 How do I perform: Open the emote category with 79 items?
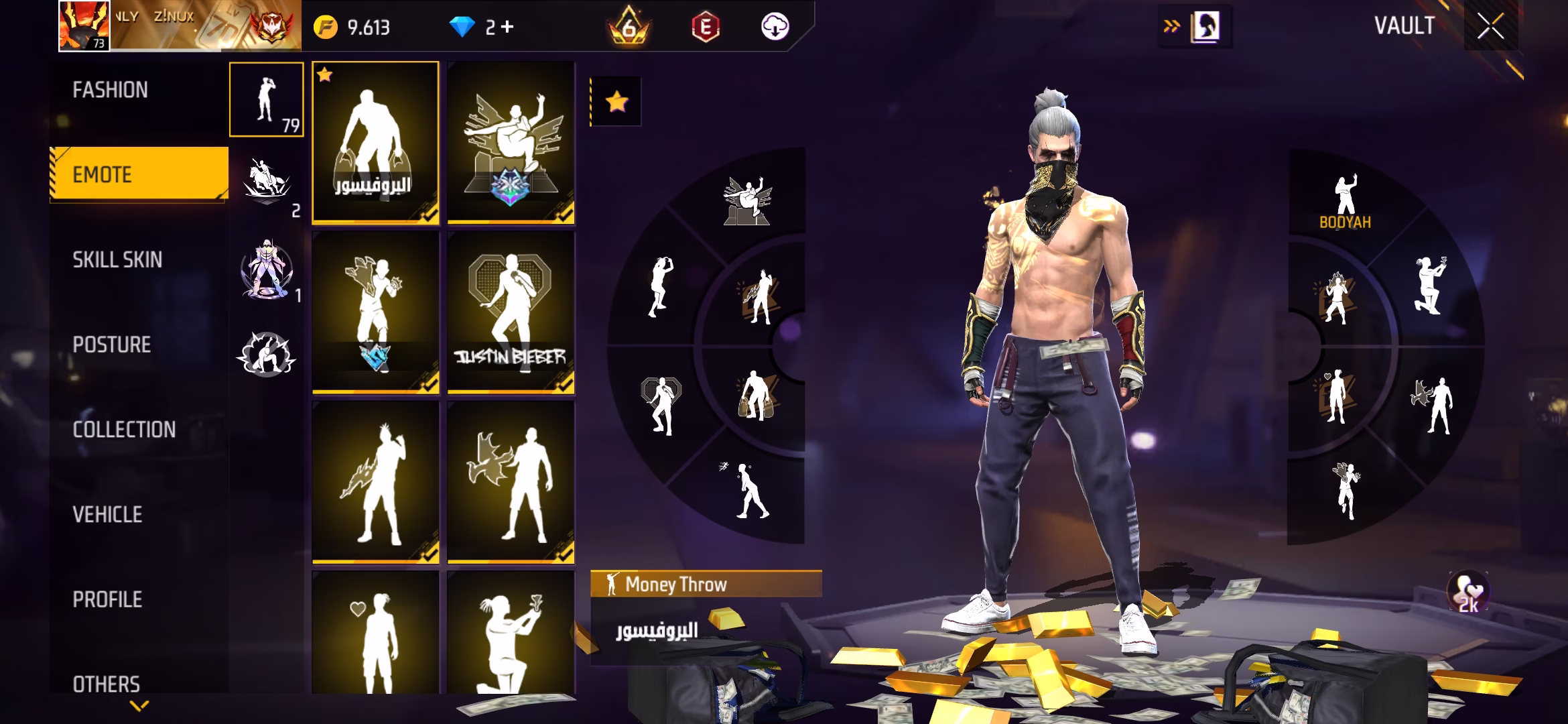point(266,99)
